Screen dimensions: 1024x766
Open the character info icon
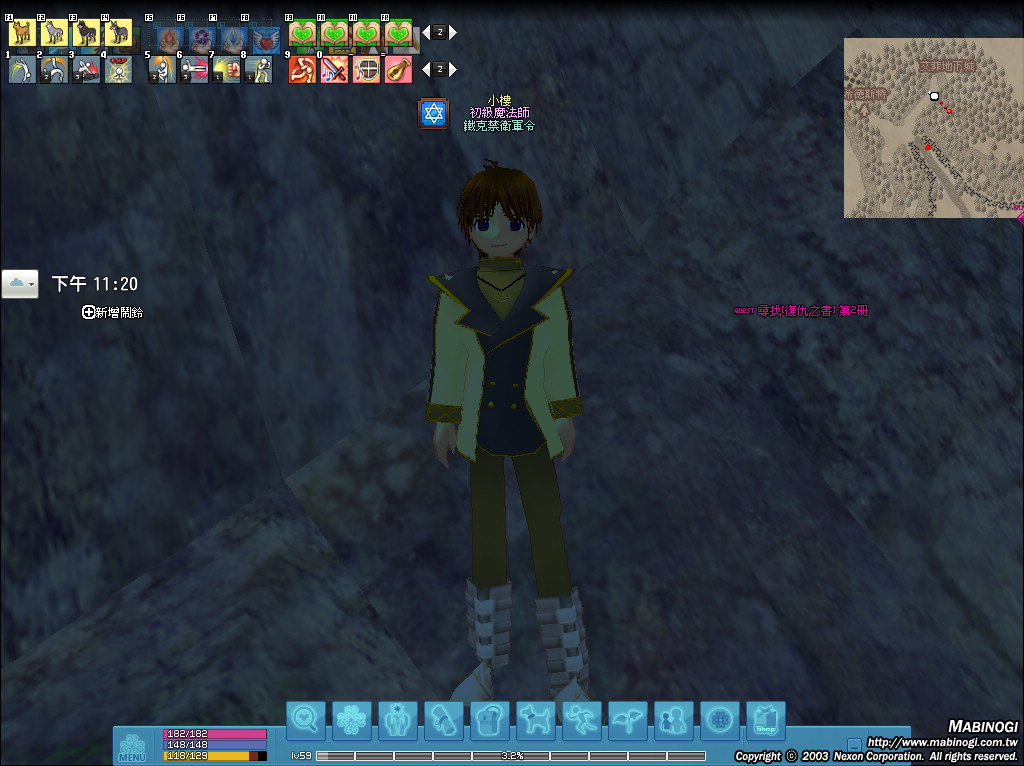398,720
